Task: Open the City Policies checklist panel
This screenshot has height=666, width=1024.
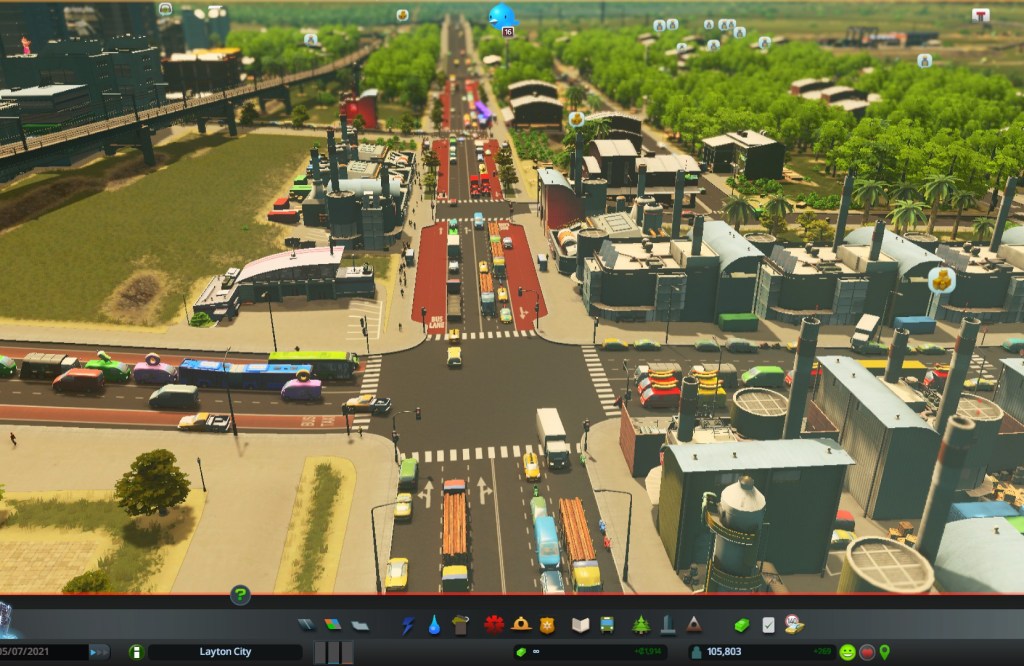Action: (768, 625)
